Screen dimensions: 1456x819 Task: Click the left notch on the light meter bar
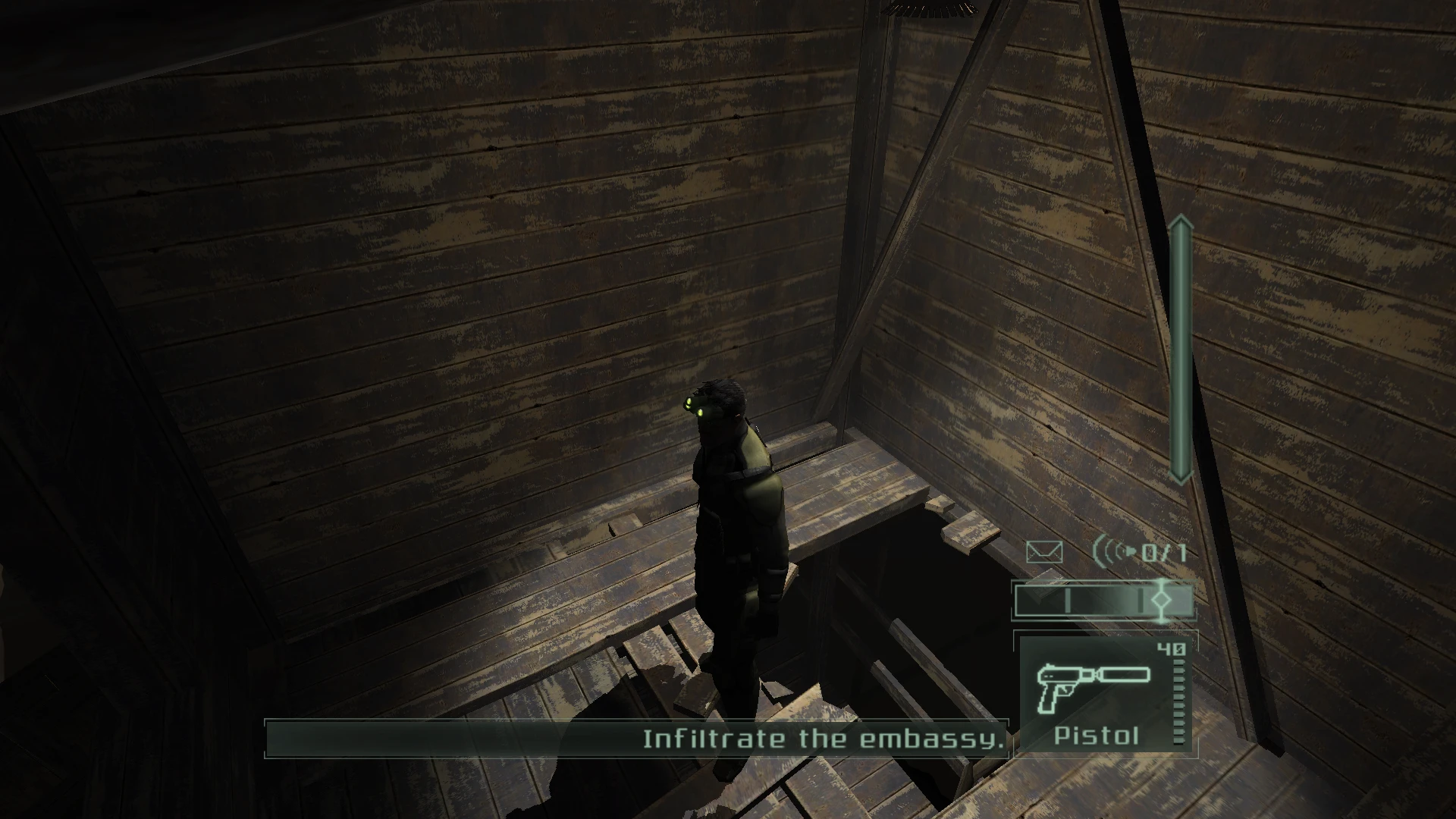tap(1068, 599)
